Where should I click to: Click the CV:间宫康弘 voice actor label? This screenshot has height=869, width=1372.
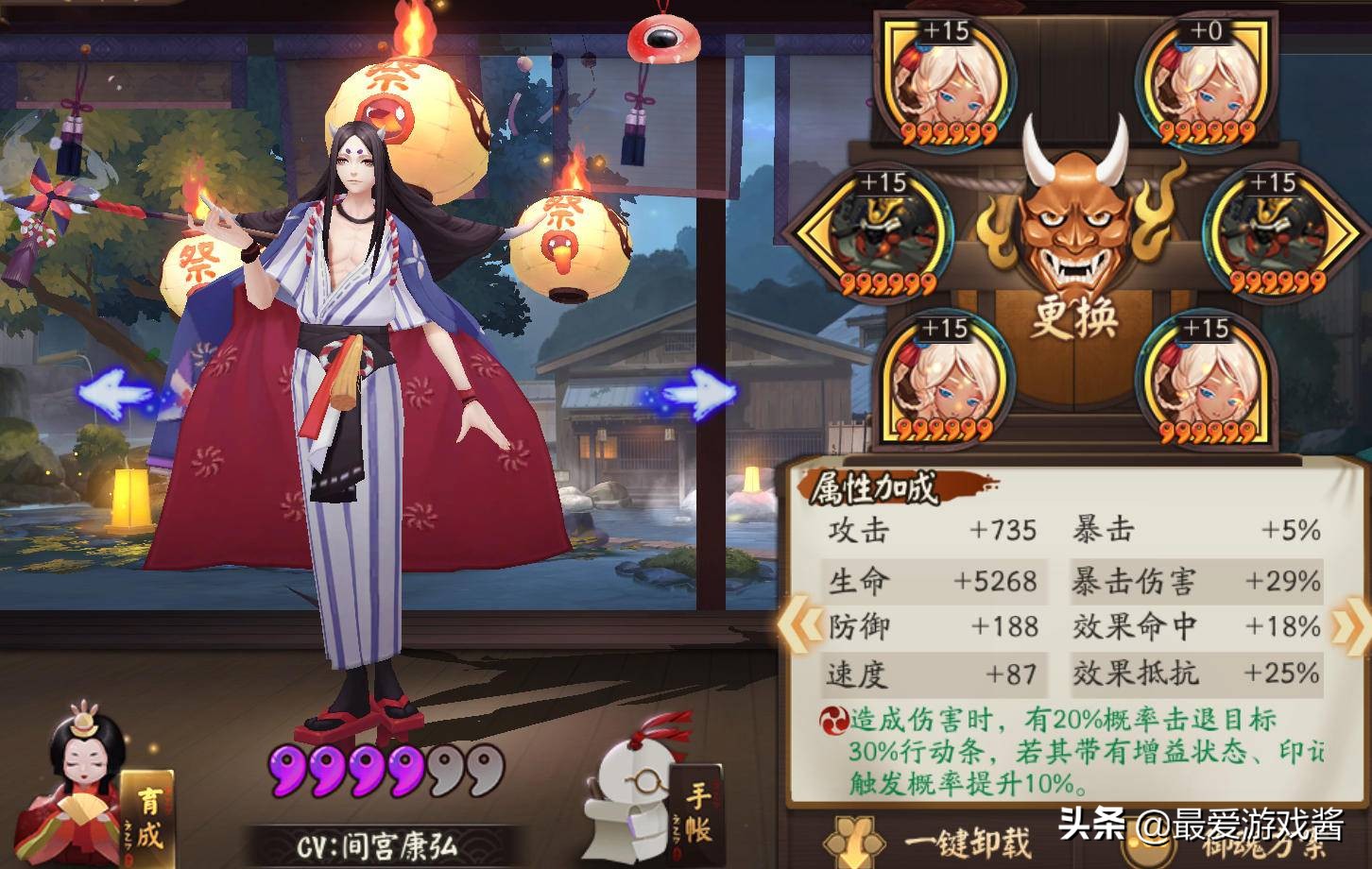tap(378, 847)
